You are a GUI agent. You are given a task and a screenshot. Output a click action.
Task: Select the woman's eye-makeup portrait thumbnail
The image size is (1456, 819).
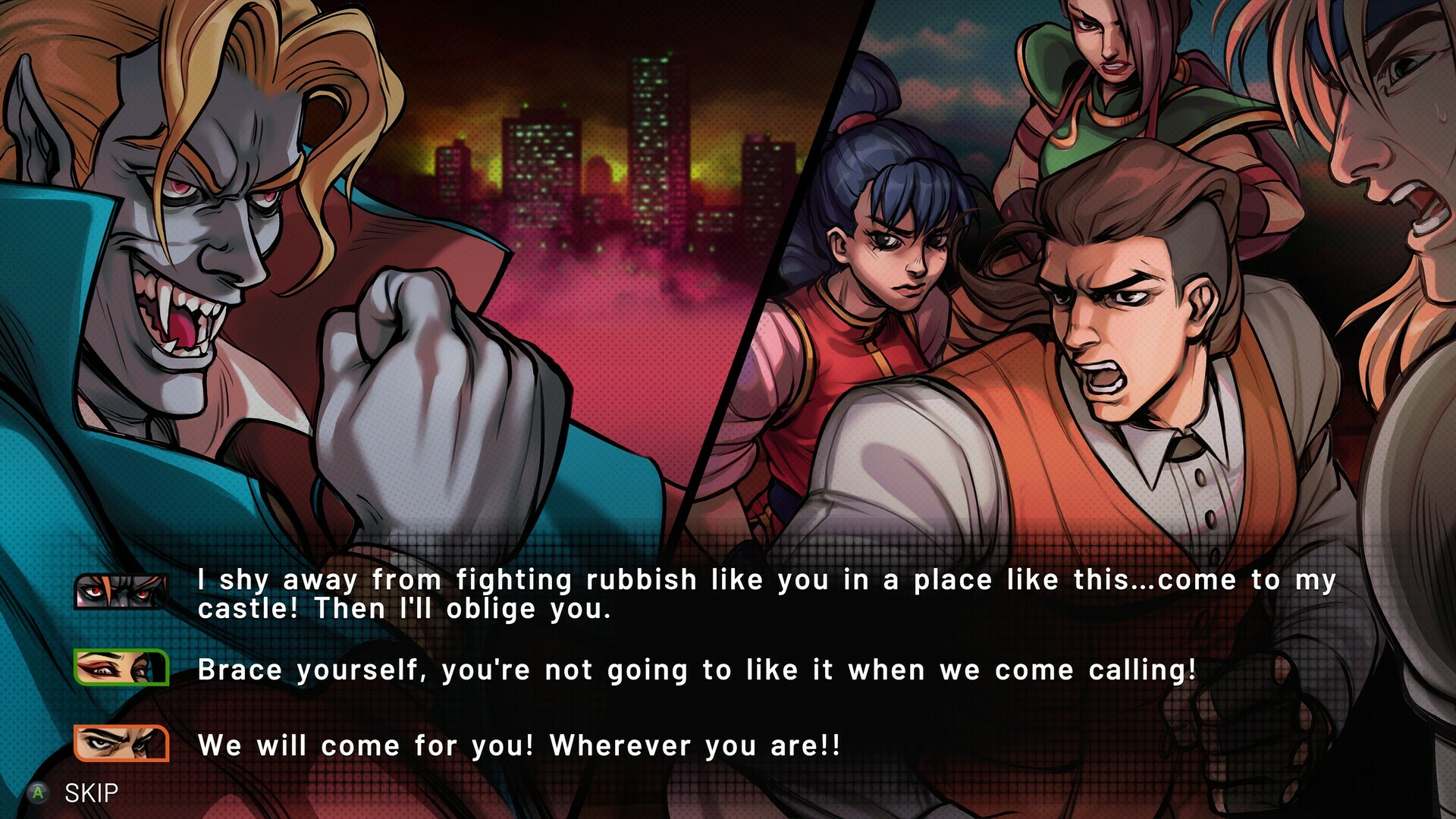121,669
